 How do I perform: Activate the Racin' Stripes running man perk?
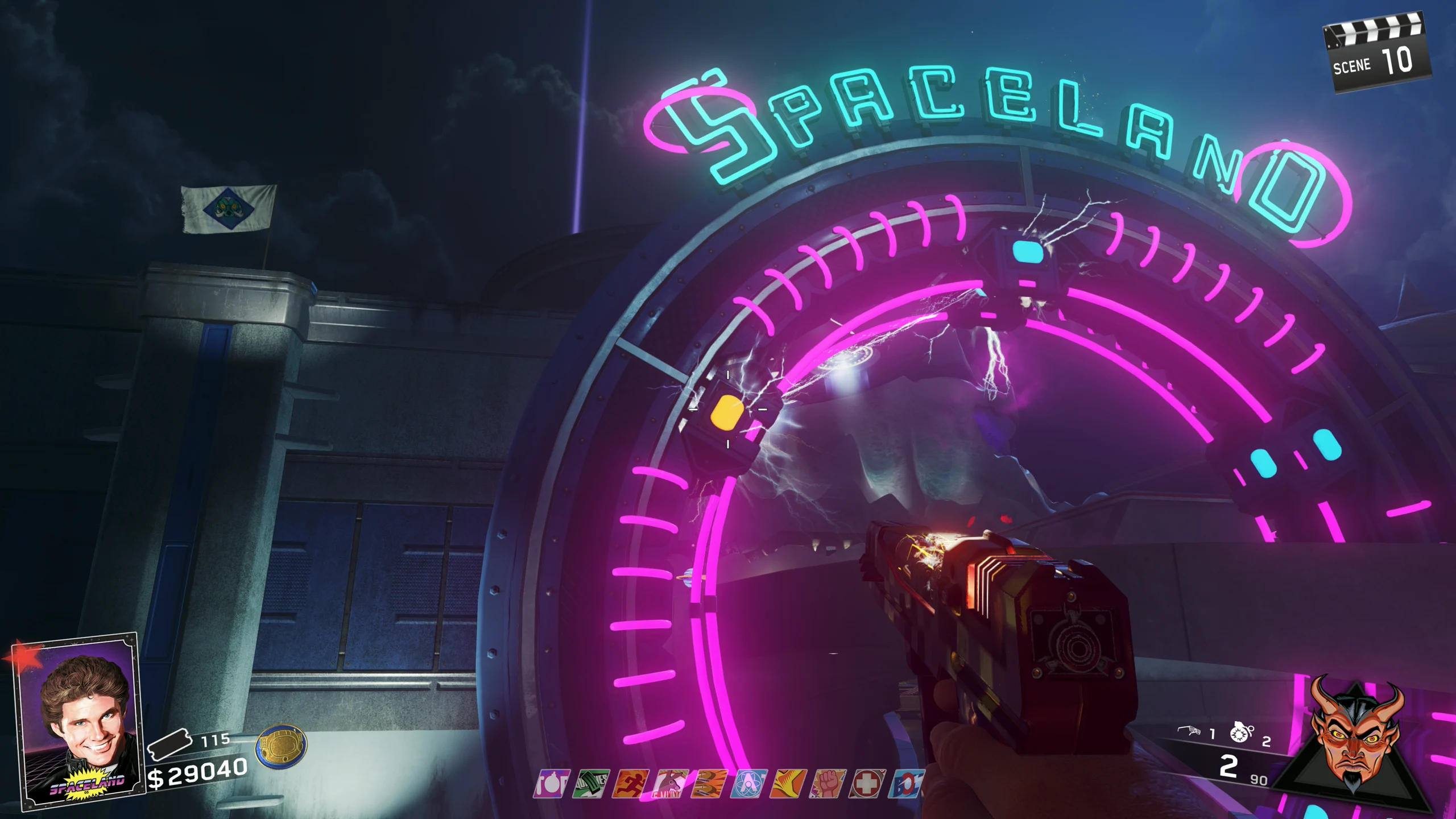tap(630, 784)
